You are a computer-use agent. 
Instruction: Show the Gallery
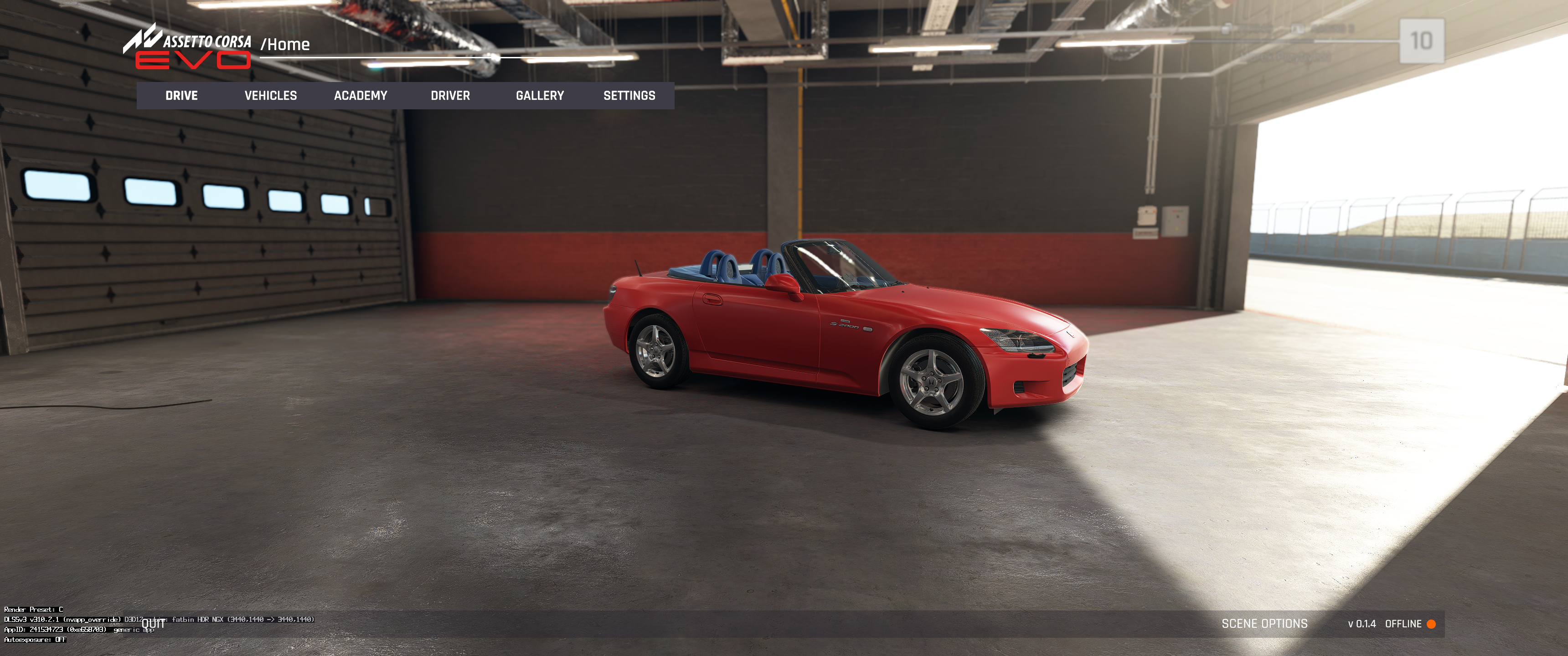pos(539,96)
